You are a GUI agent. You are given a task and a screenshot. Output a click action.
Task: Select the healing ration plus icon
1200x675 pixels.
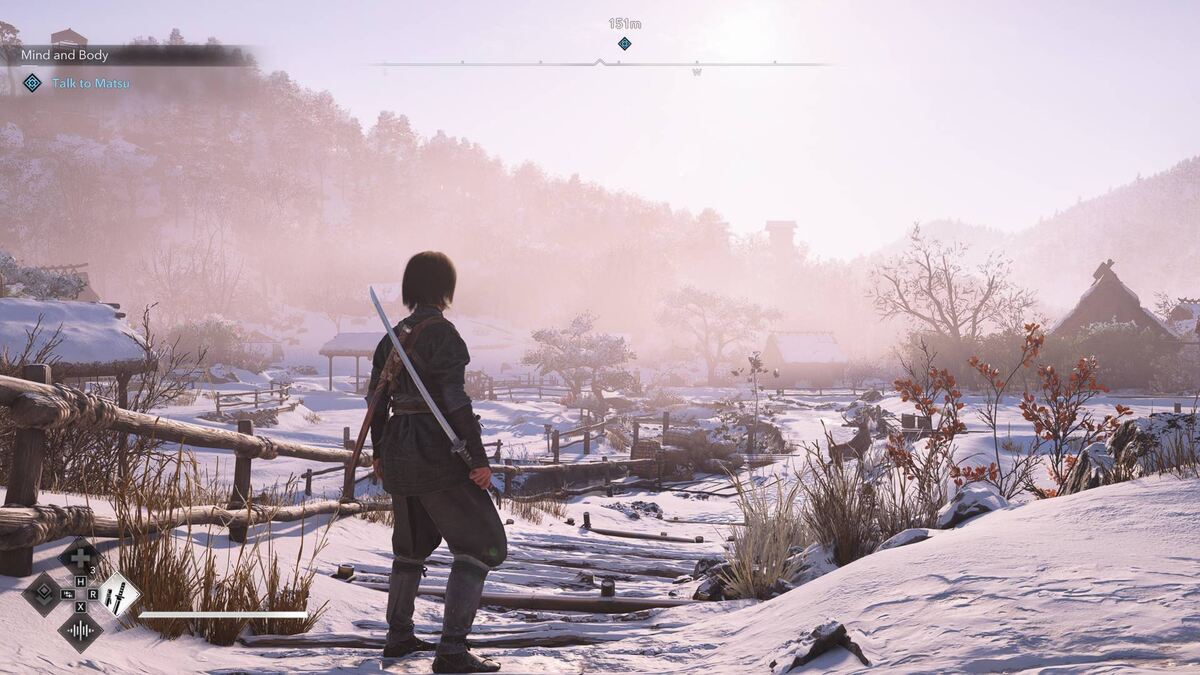click(x=79, y=558)
